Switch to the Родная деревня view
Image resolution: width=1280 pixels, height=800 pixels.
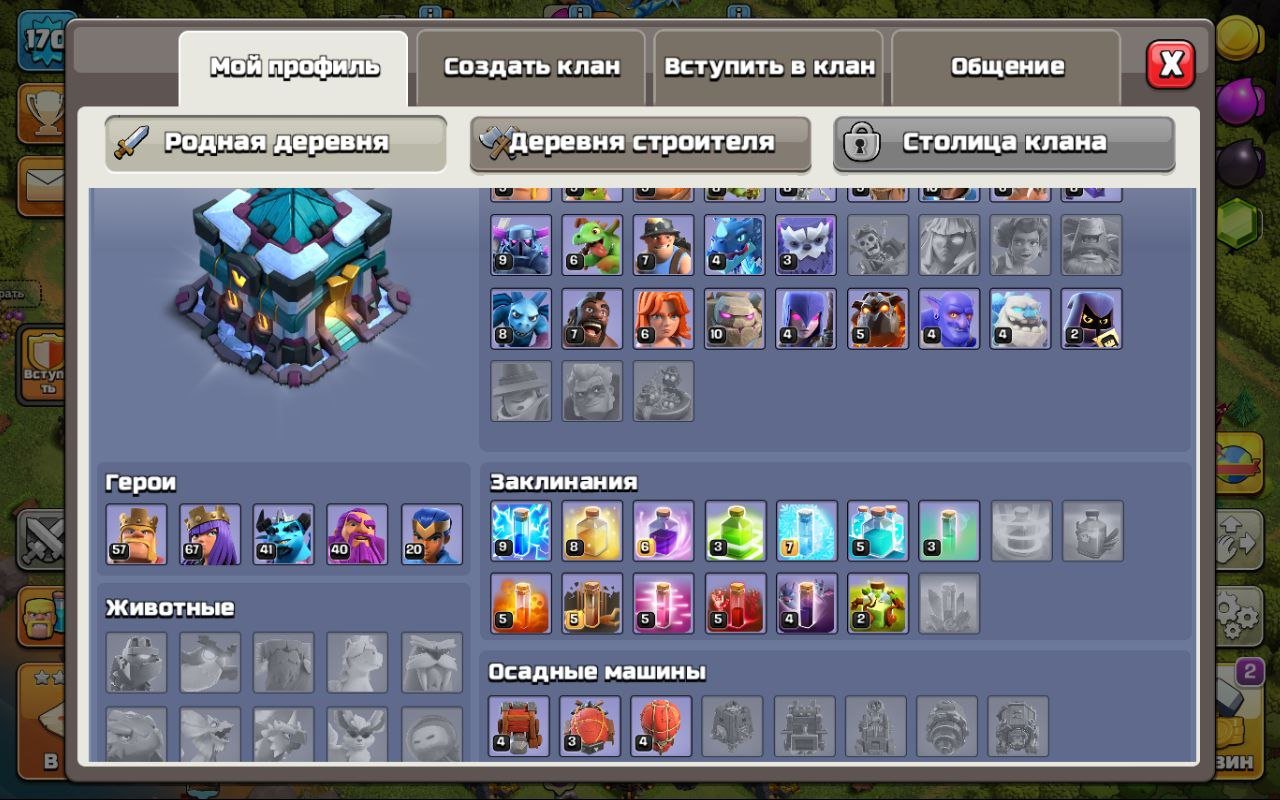tap(275, 143)
